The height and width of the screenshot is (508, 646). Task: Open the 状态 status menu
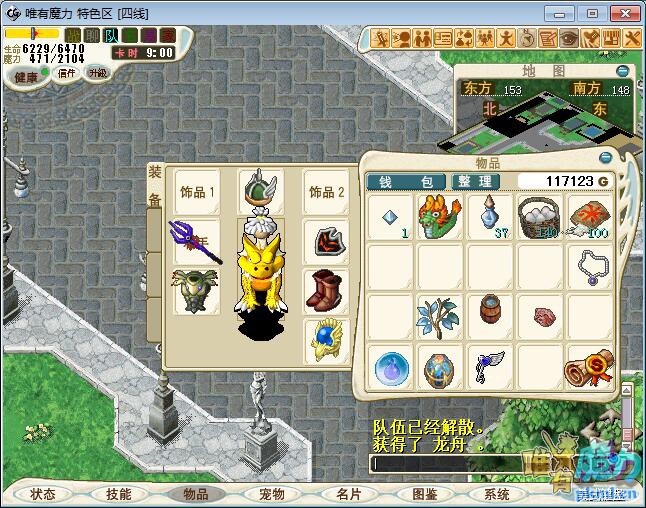[x=43, y=494]
